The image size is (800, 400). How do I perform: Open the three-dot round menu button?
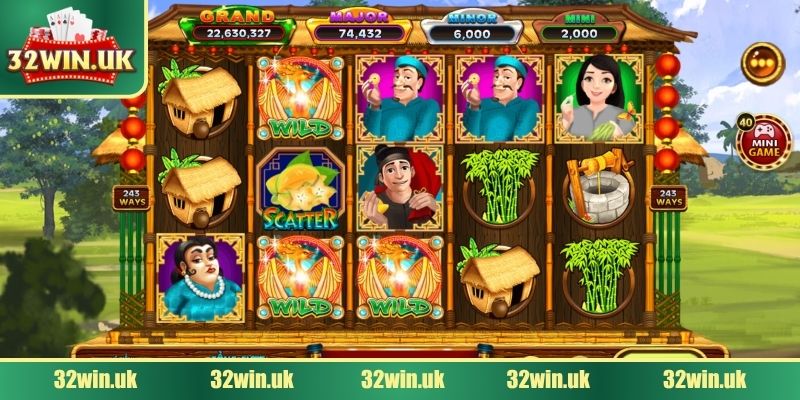[x=762, y=64]
